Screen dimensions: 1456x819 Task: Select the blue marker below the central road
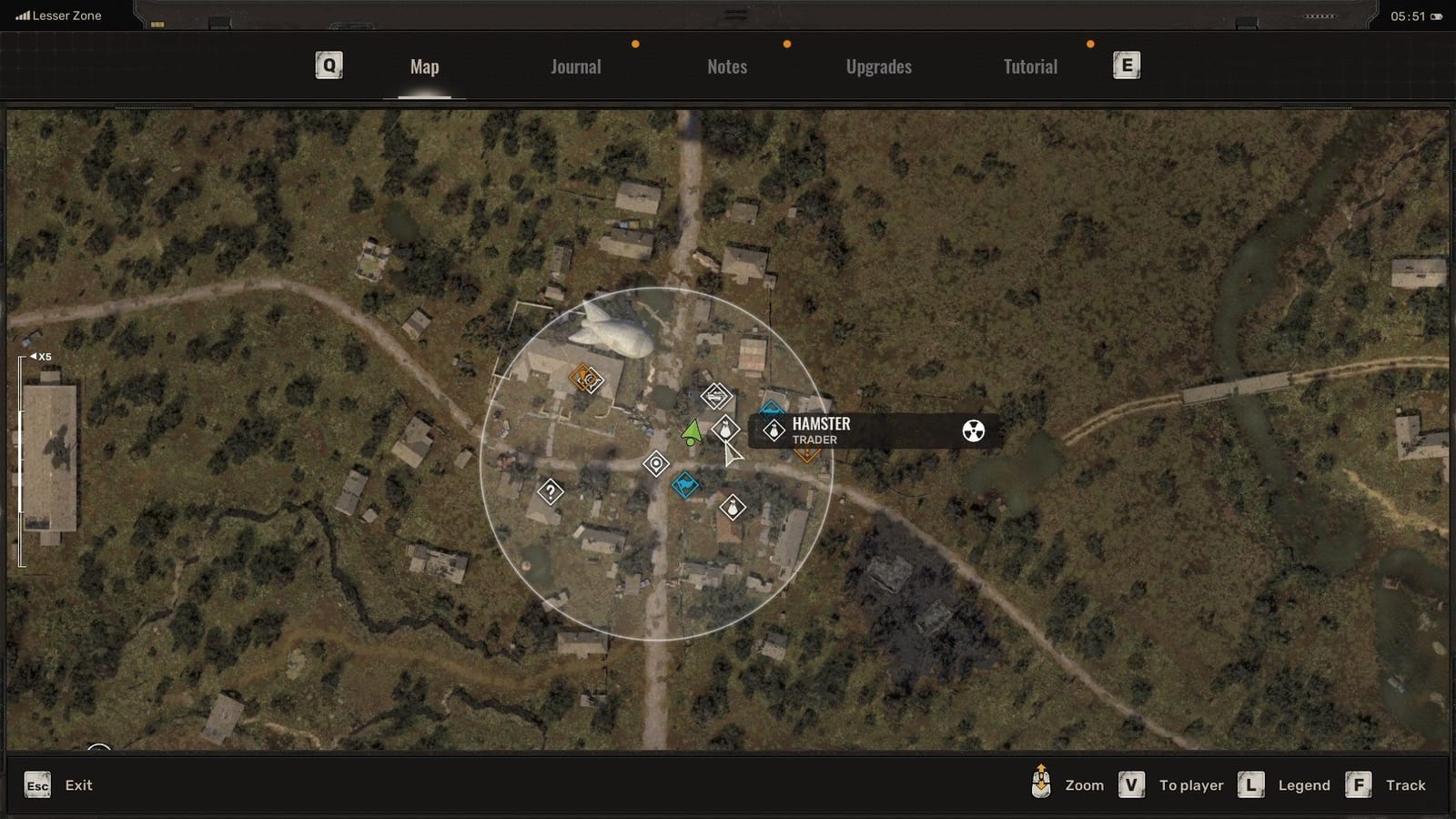(x=684, y=482)
